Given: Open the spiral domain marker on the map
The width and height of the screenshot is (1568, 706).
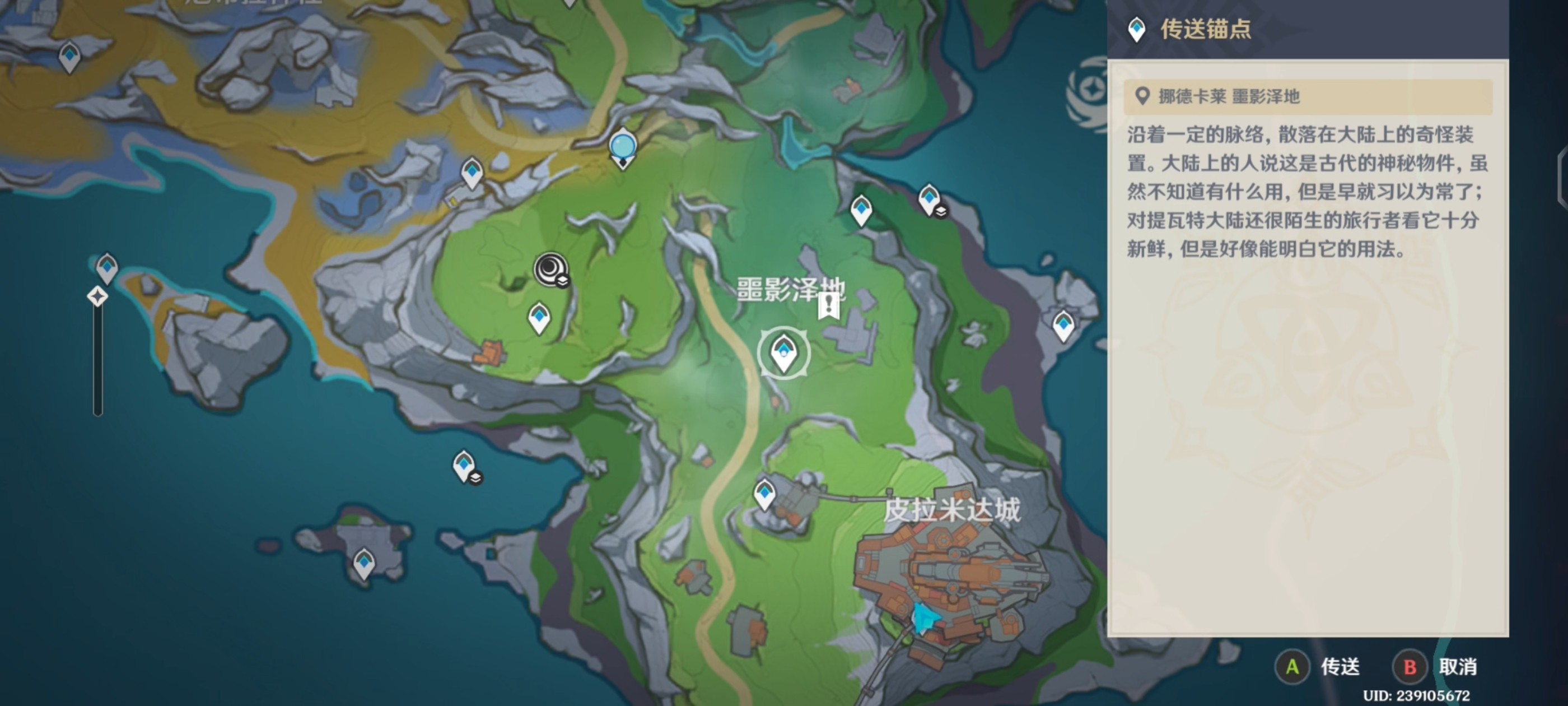Looking at the screenshot, I should tap(550, 268).
